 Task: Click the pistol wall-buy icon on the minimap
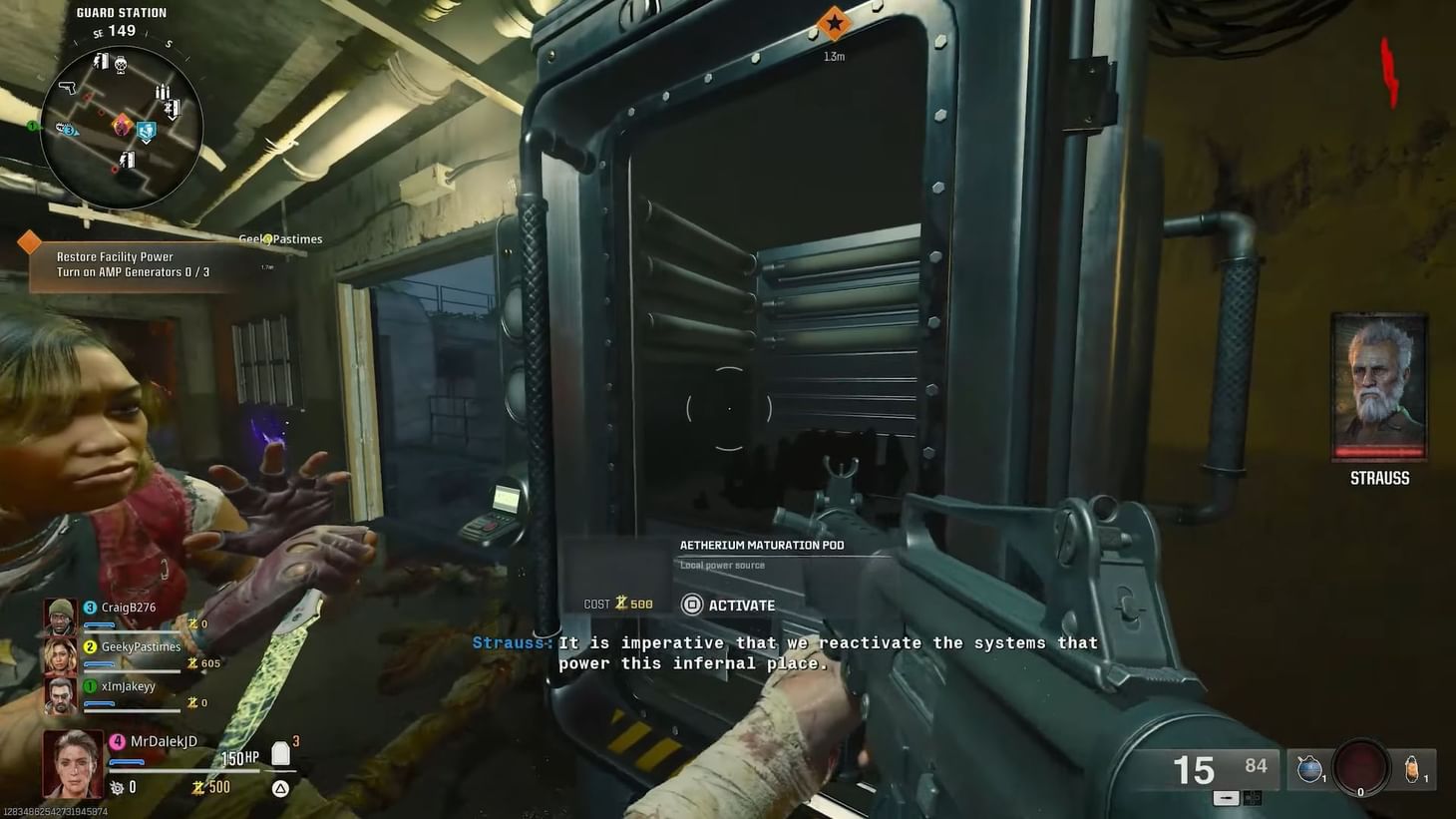69,88
